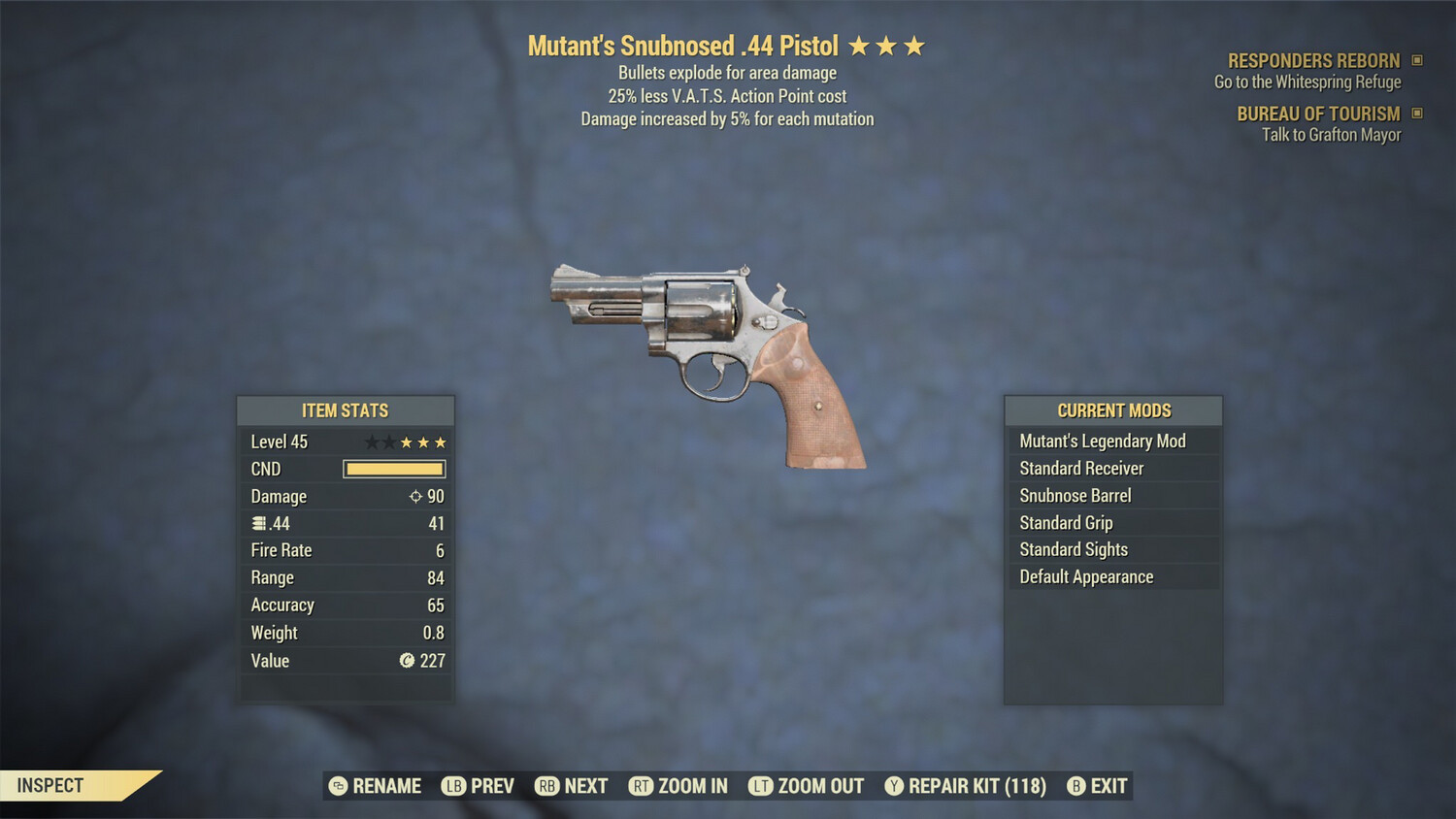The image size is (1456, 819).
Task: Click the B exit icon
Action: pos(1075,786)
